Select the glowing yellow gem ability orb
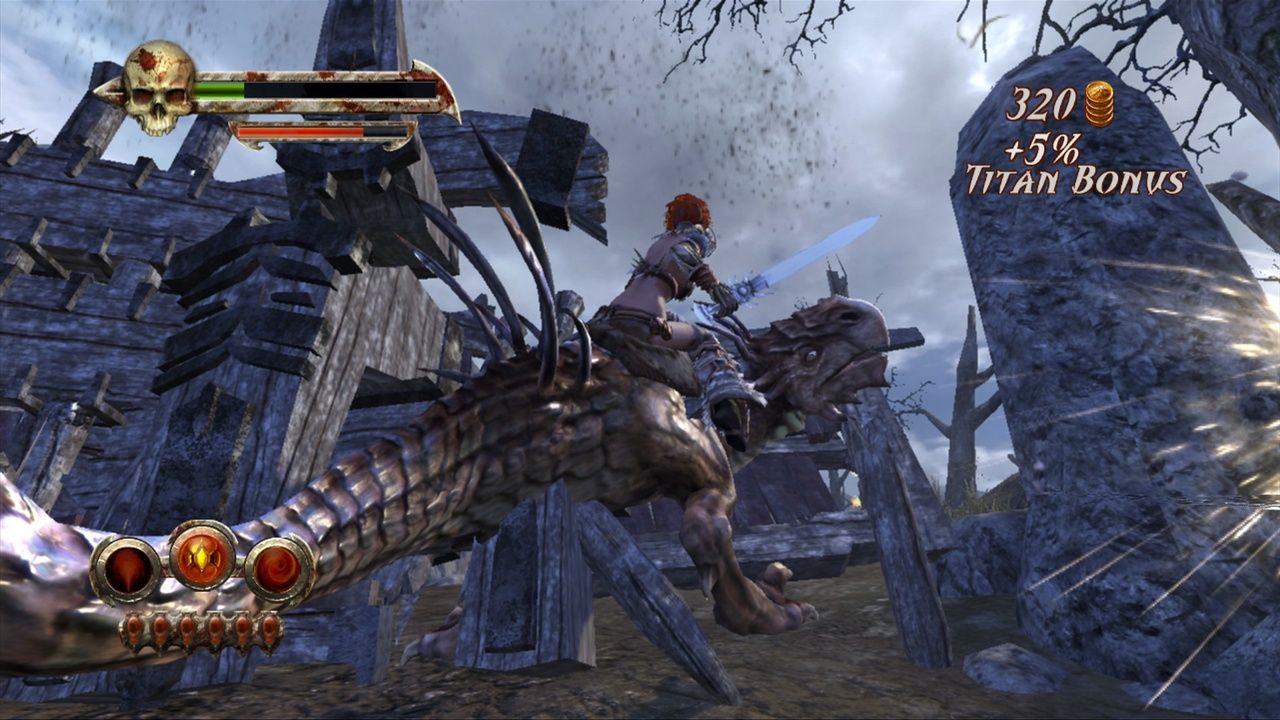The width and height of the screenshot is (1280, 720). click(203, 555)
